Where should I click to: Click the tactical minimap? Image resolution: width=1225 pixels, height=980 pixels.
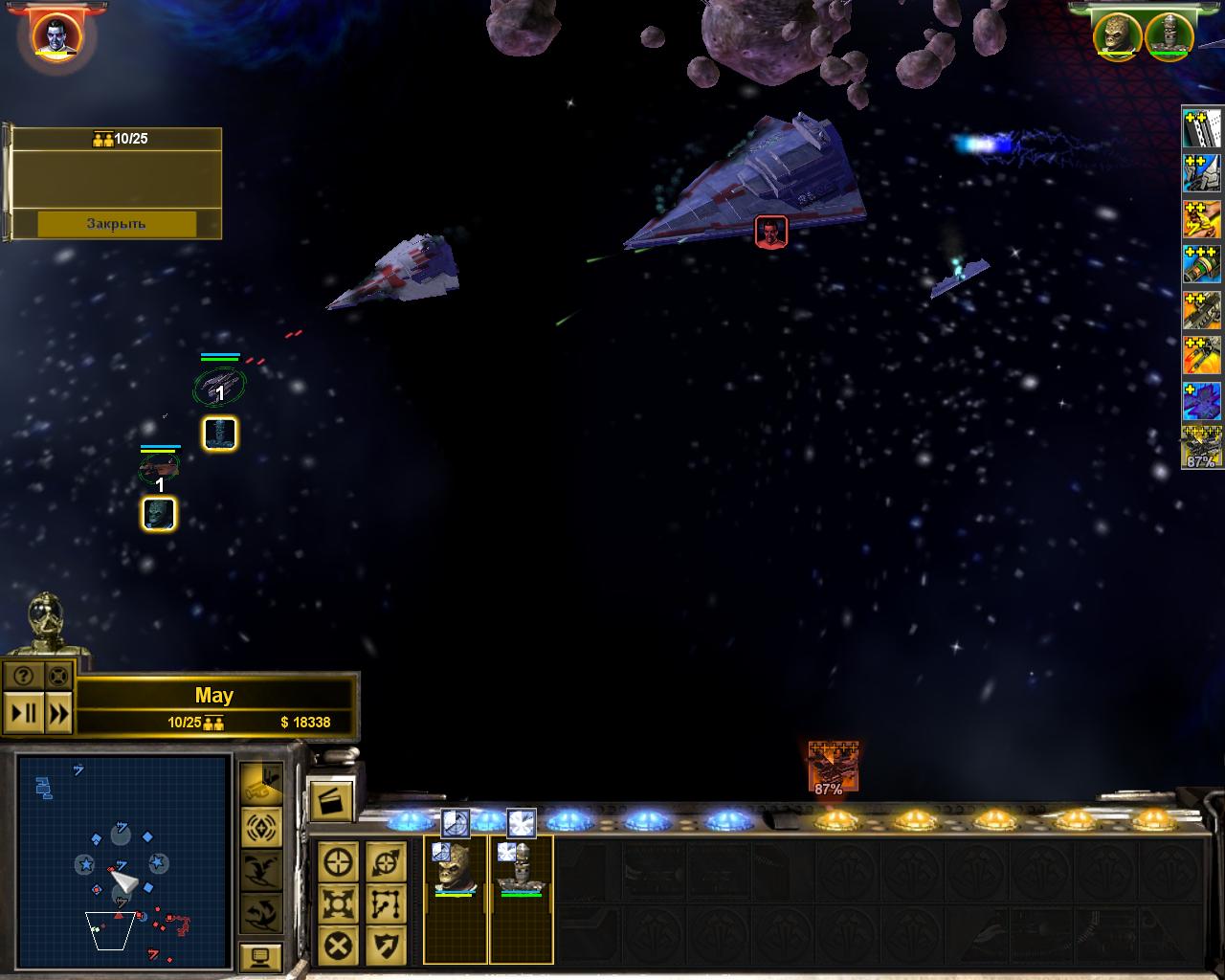[122, 861]
